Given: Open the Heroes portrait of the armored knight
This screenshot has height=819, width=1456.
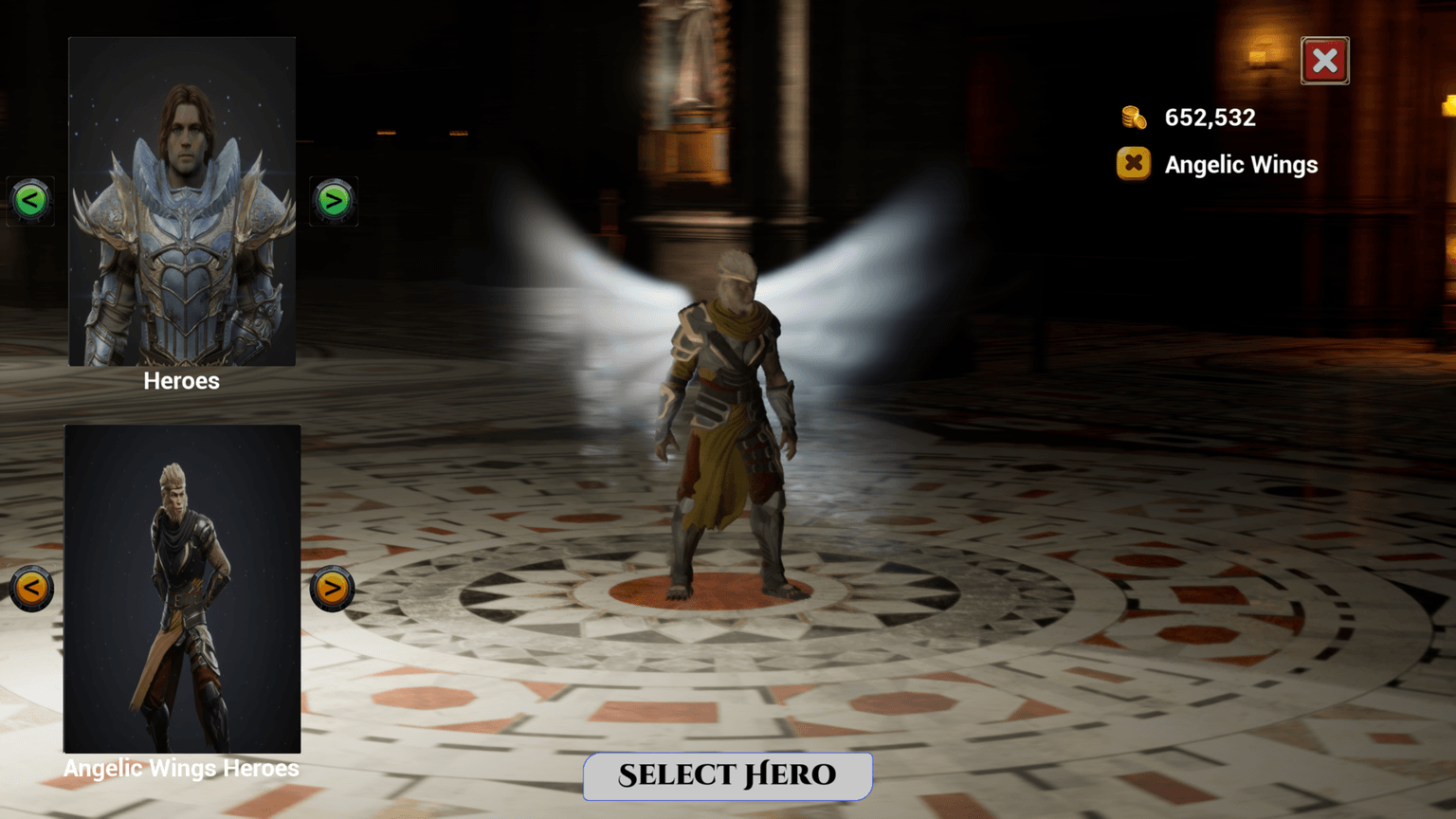Looking at the screenshot, I should point(181,201).
